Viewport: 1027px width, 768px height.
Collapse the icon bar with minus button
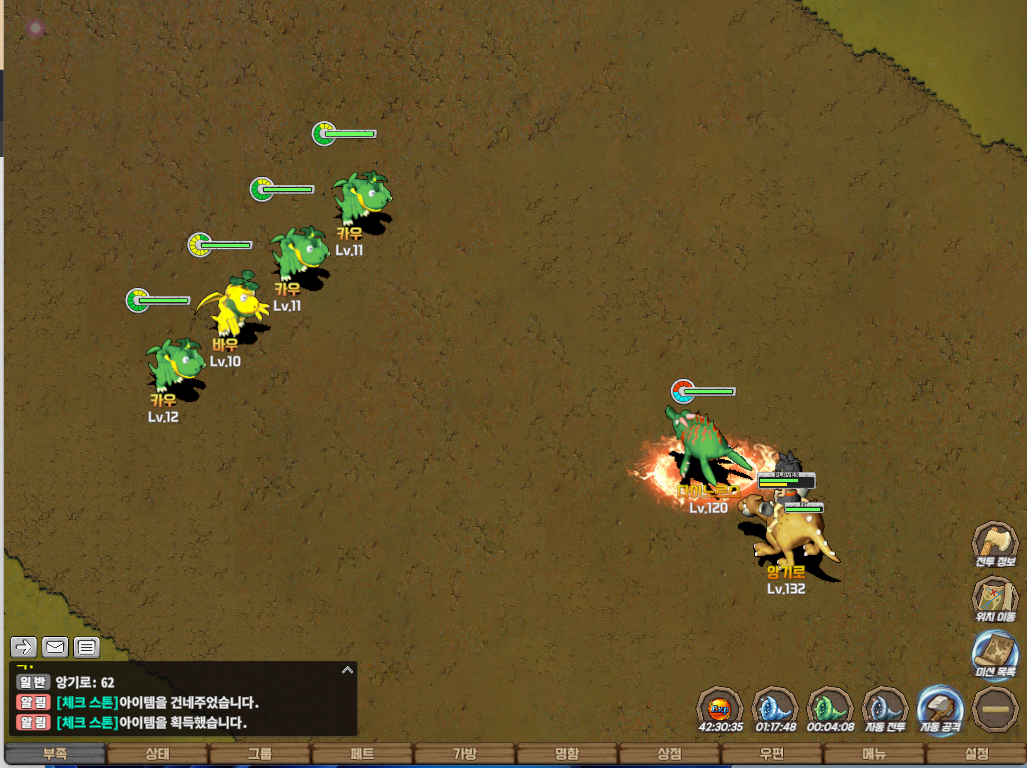[995, 706]
